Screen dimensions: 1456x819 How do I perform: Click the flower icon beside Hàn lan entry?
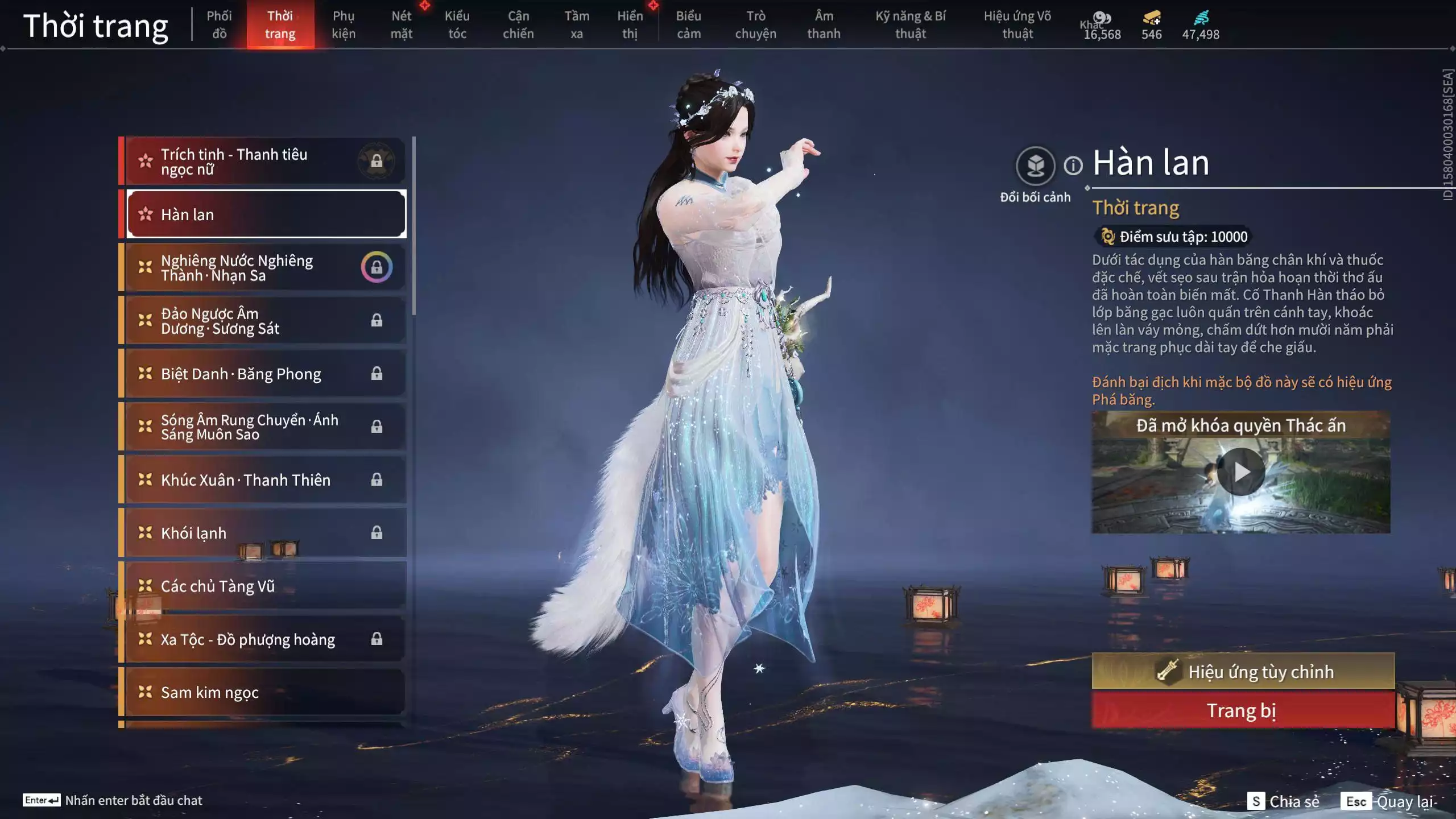click(144, 214)
